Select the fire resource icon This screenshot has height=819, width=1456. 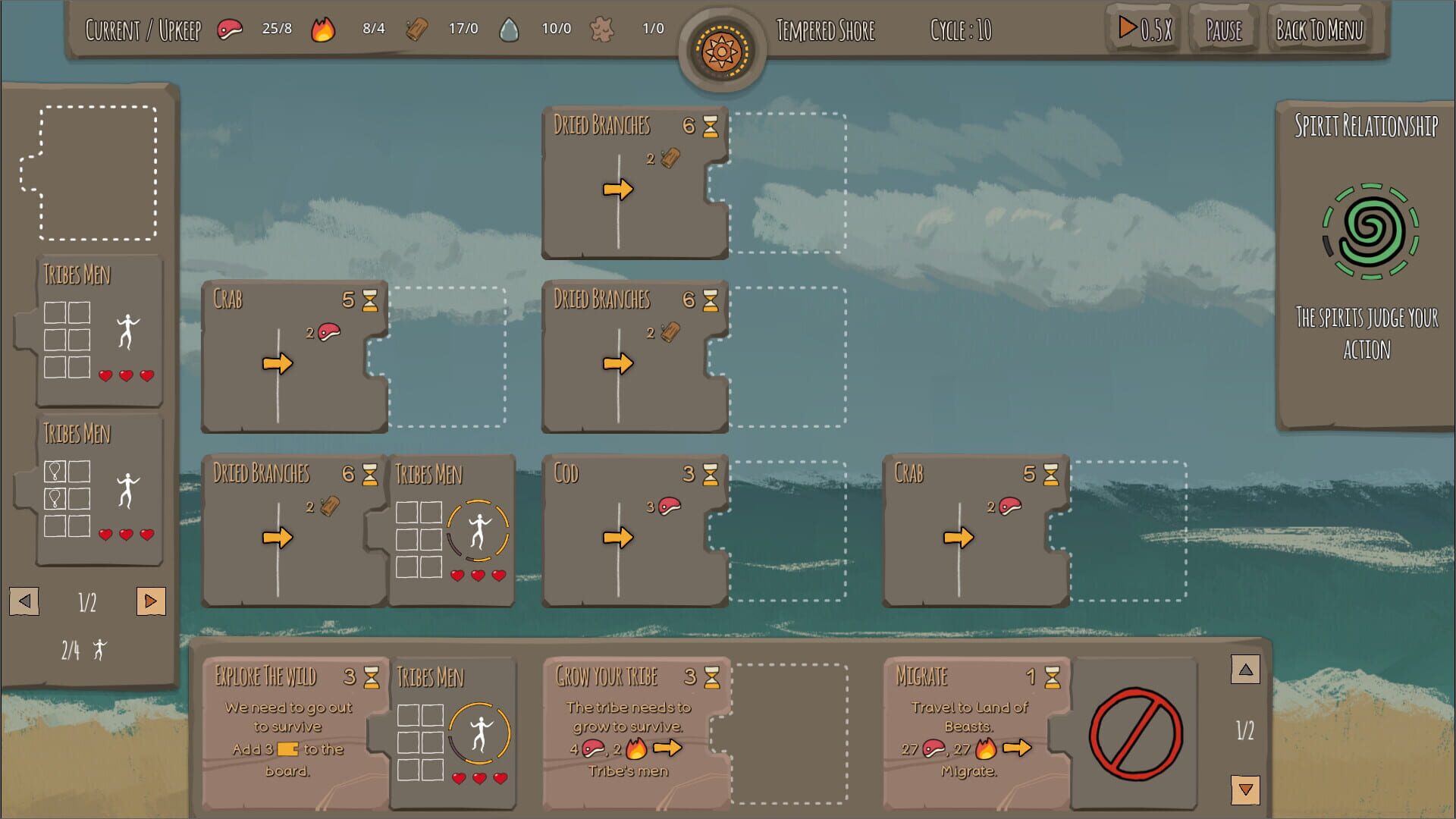(x=324, y=28)
